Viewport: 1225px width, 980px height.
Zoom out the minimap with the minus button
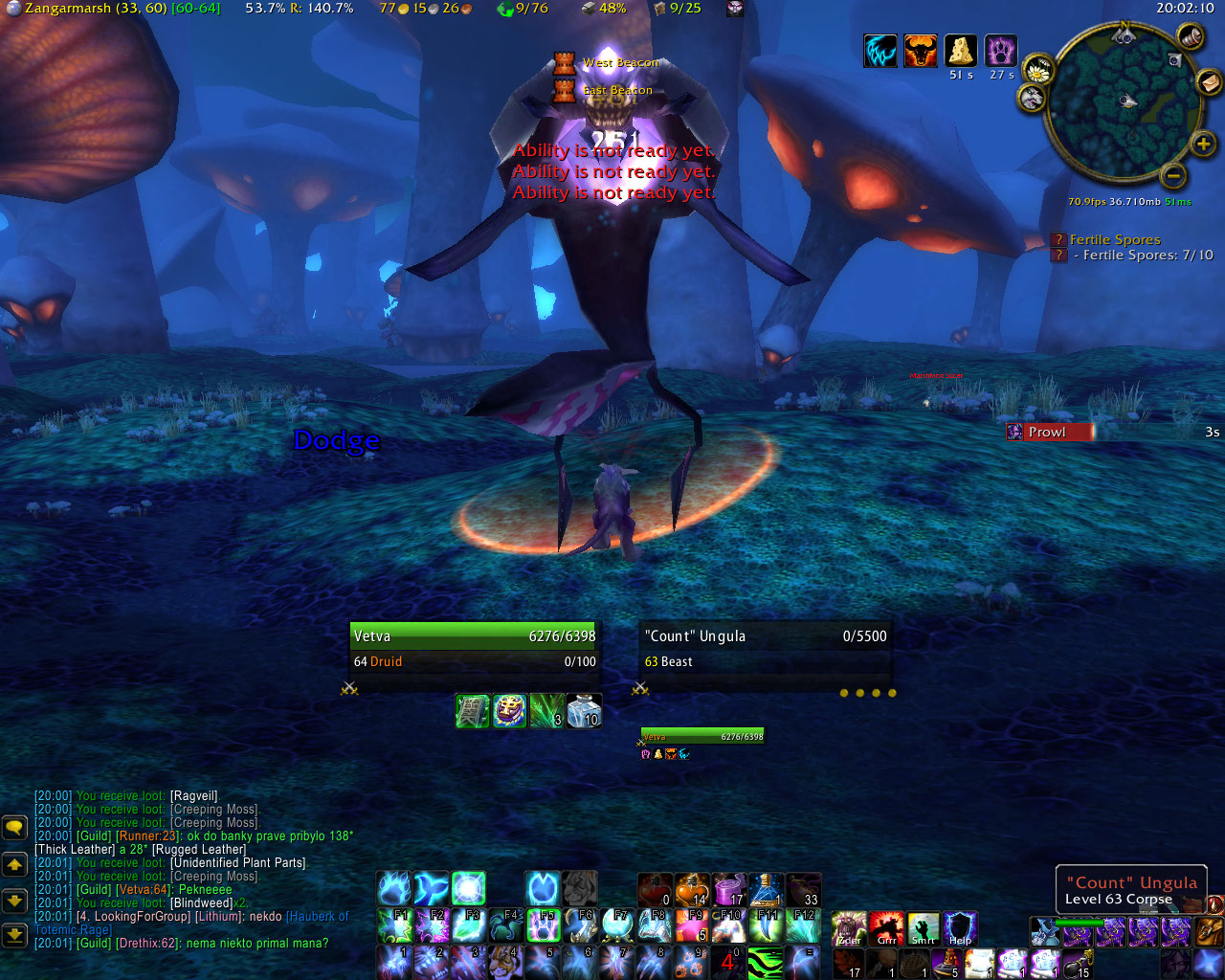pyautogui.click(x=1173, y=175)
